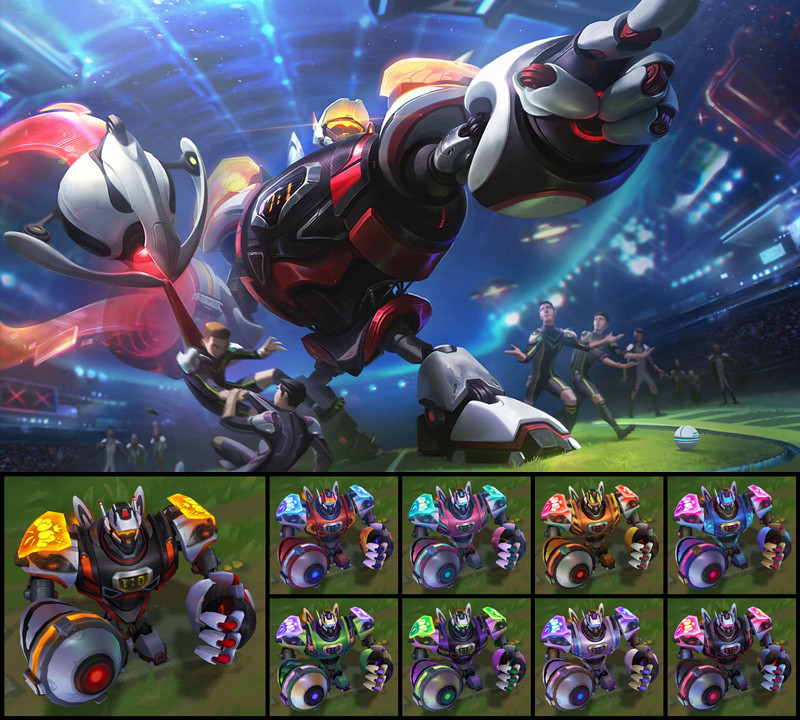The image size is (800, 720).
Task: Open the splash art of the robot goalkeeper
Action: coord(400,236)
